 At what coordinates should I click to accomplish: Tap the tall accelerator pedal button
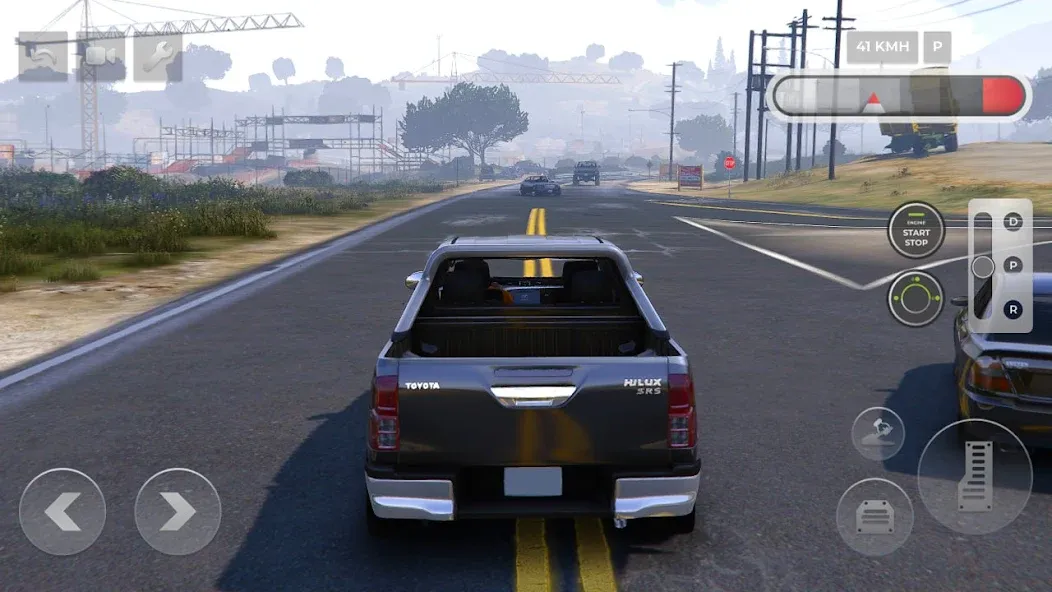pos(974,476)
